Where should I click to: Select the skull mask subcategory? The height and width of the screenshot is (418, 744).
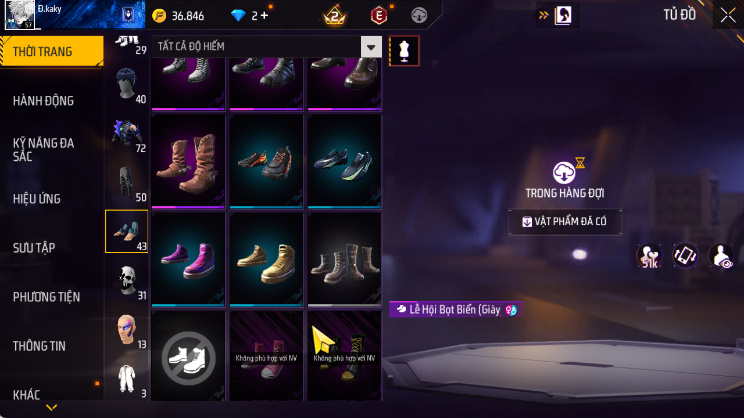[127, 280]
